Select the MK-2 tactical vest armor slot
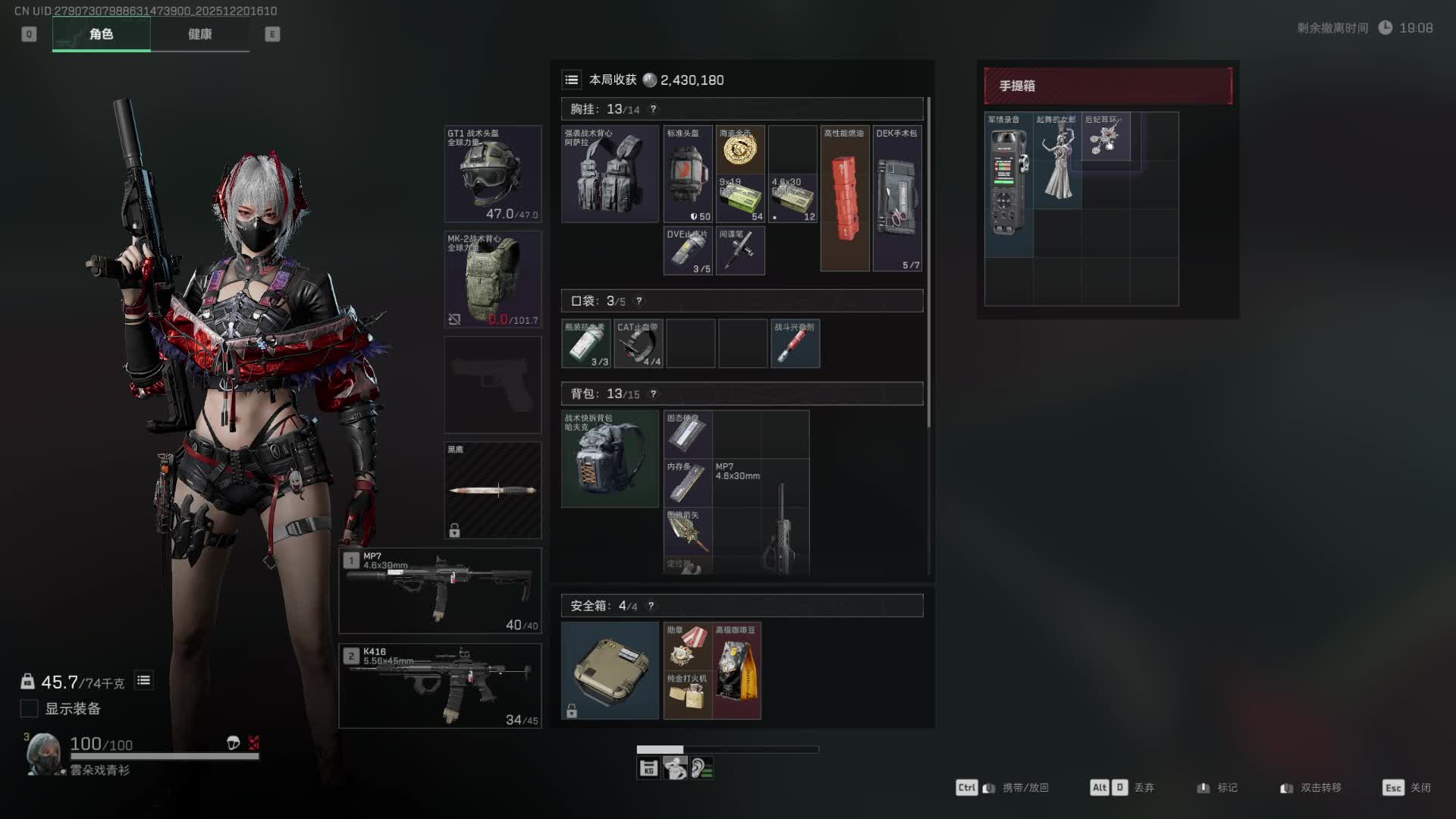The height and width of the screenshot is (819, 1456). [492, 279]
